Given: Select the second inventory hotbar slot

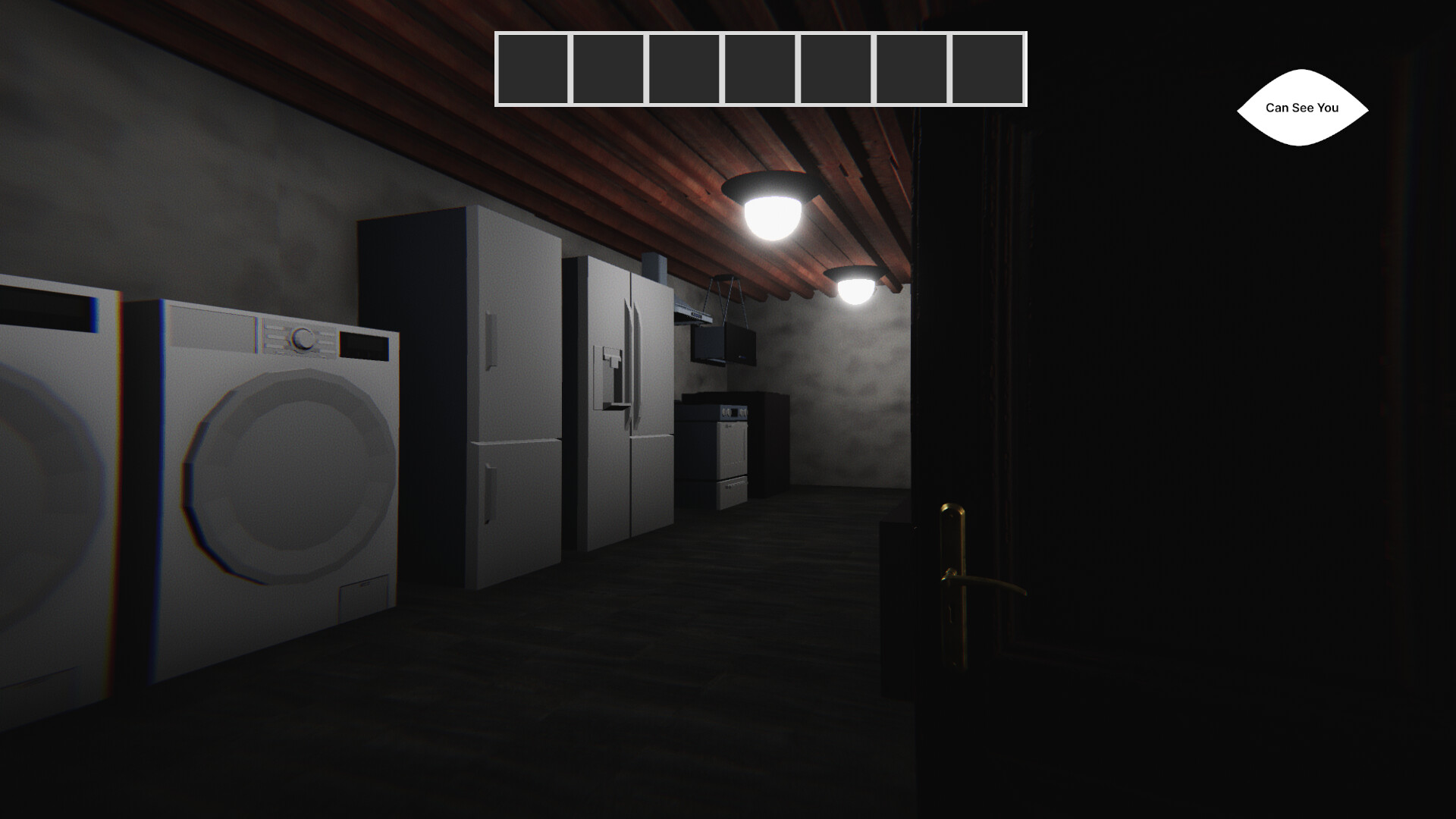Looking at the screenshot, I should coord(609,68).
